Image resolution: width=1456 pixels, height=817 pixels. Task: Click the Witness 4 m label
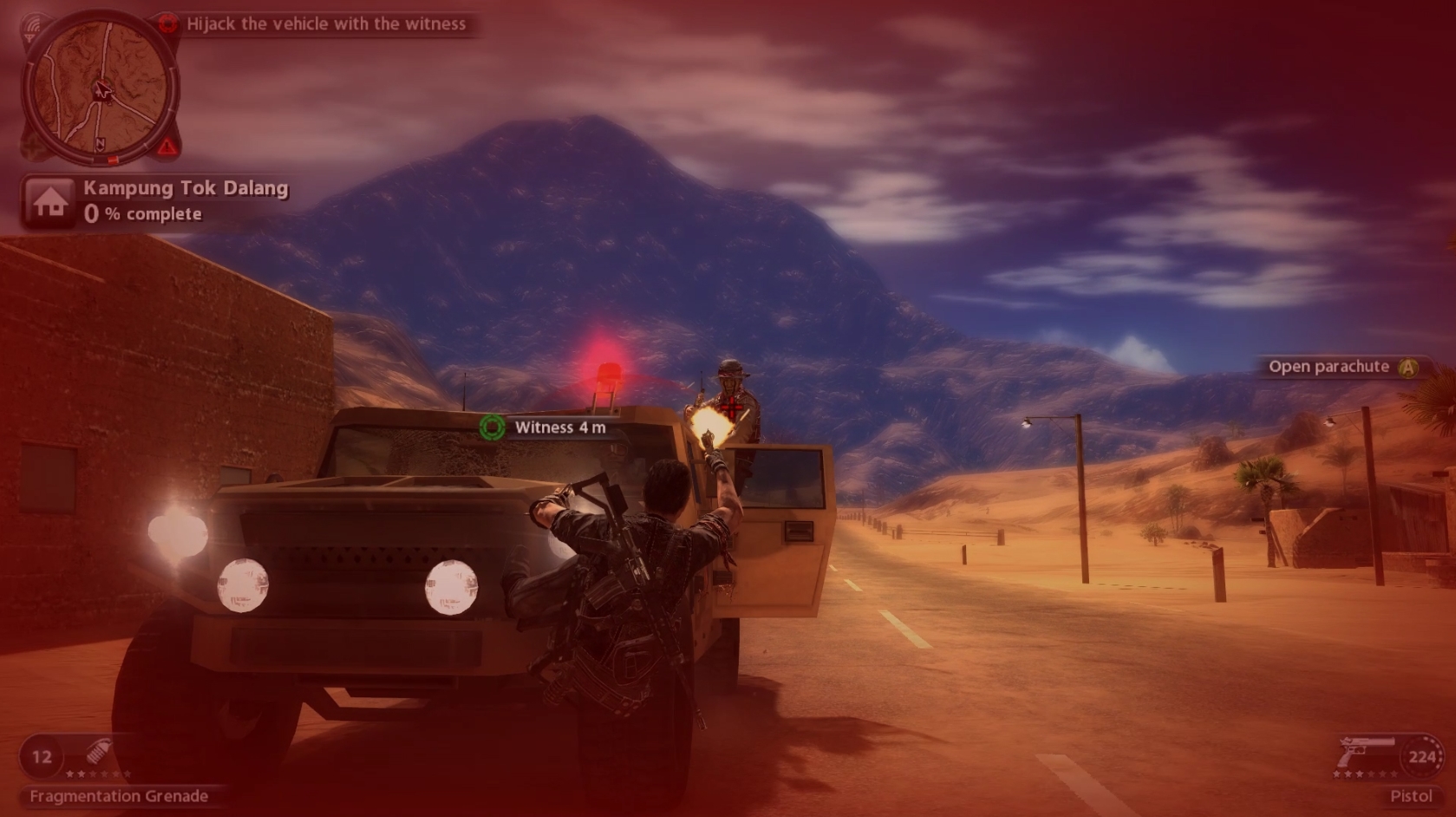tap(561, 428)
